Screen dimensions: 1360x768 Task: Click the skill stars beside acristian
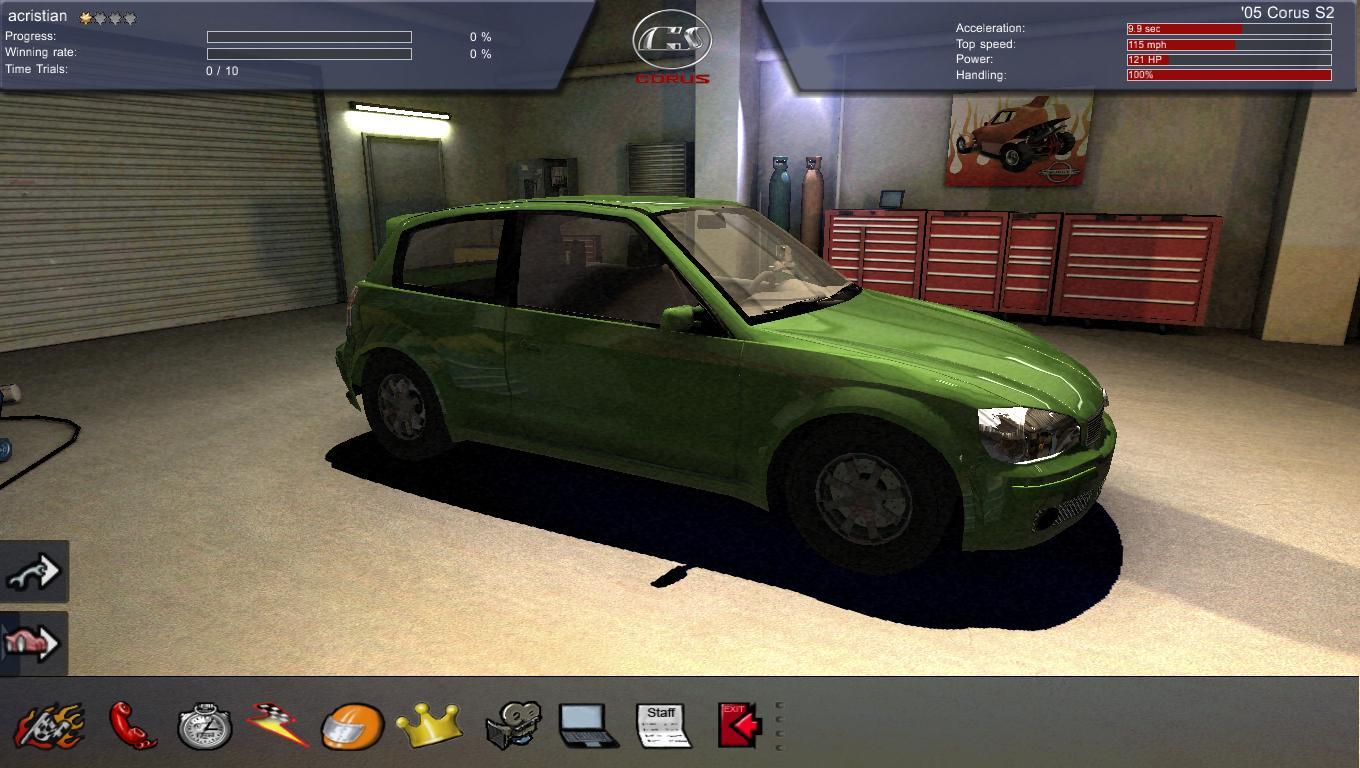(x=105, y=16)
